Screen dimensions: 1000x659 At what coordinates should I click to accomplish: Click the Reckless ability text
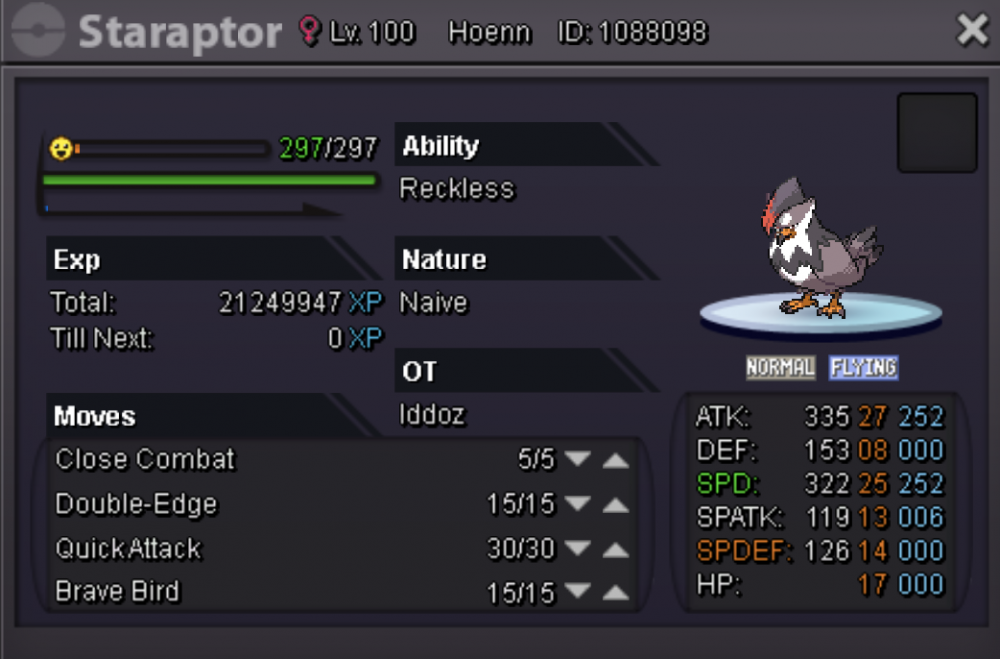coord(457,189)
